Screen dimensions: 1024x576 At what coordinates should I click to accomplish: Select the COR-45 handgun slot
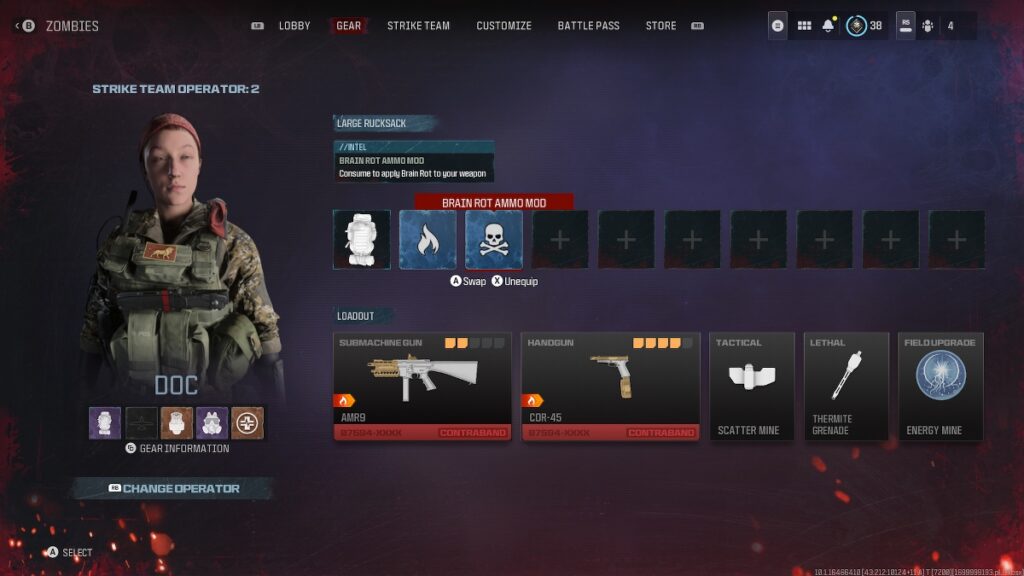[x=610, y=386]
